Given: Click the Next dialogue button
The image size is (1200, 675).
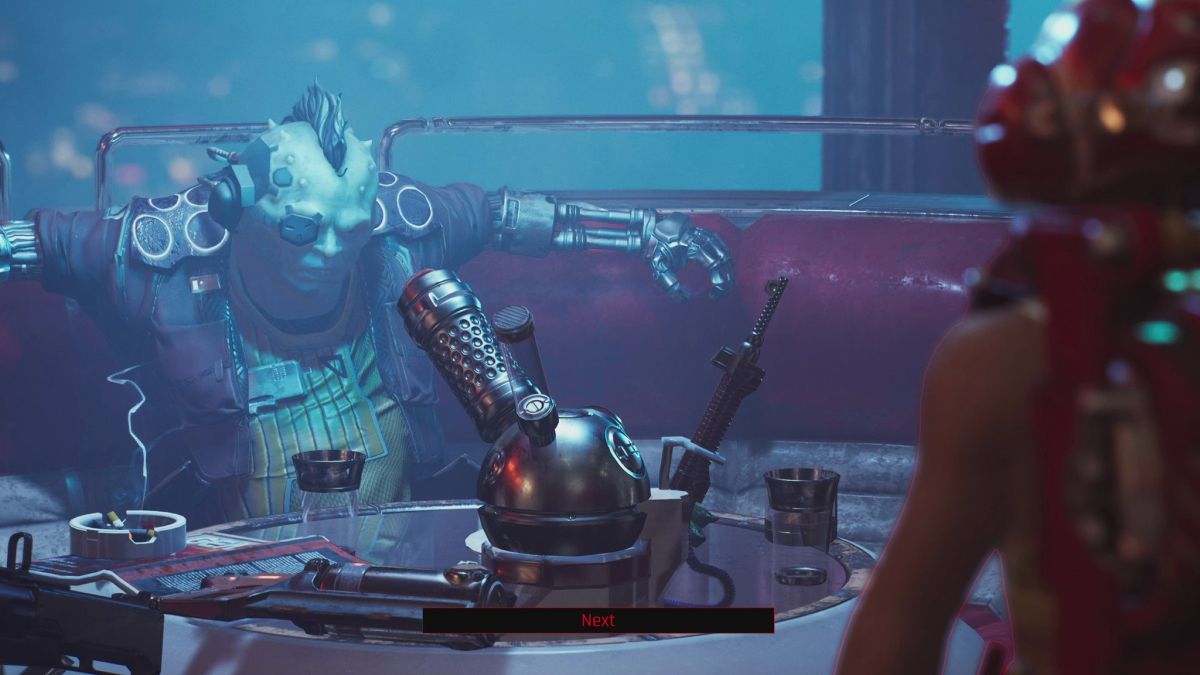Looking at the screenshot, I should click(598, 620).
